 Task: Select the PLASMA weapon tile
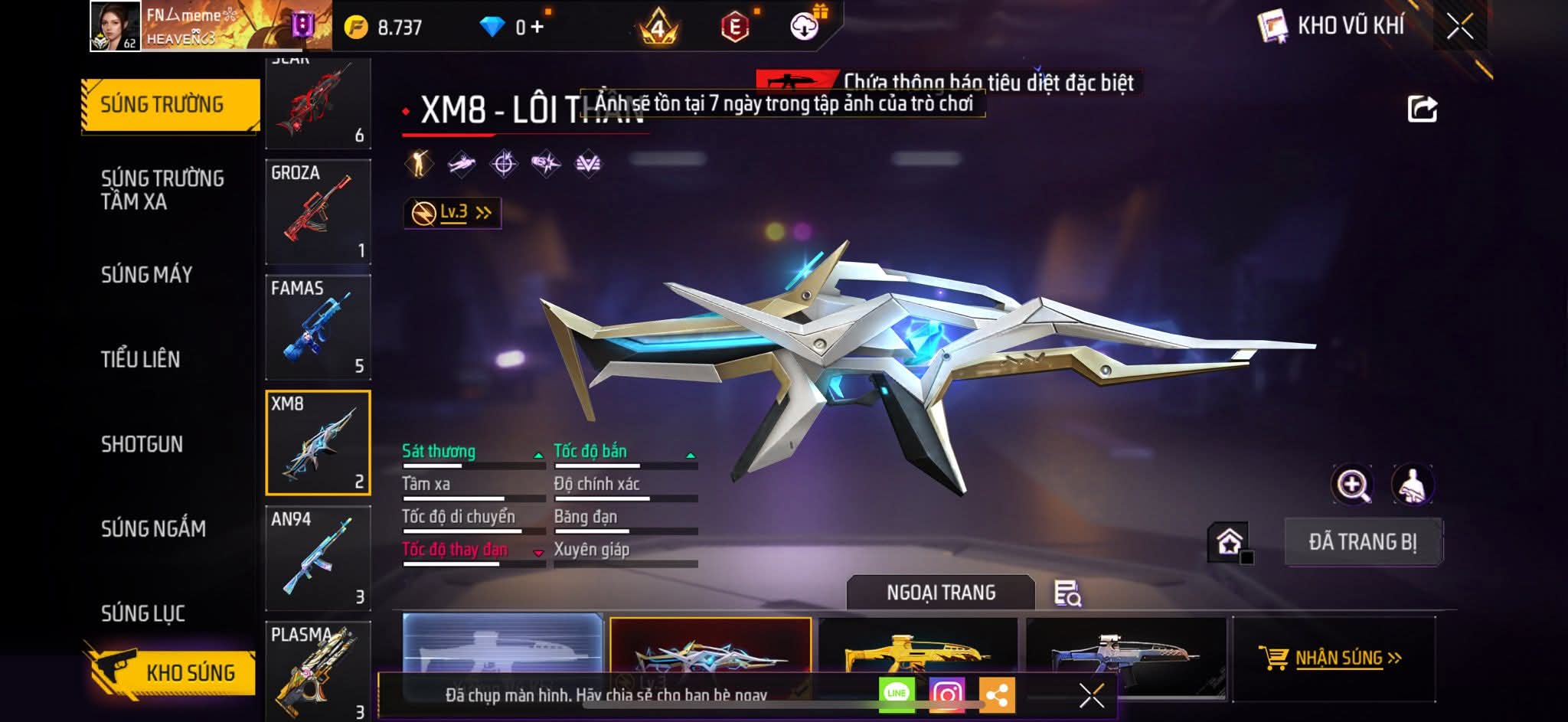318,670
